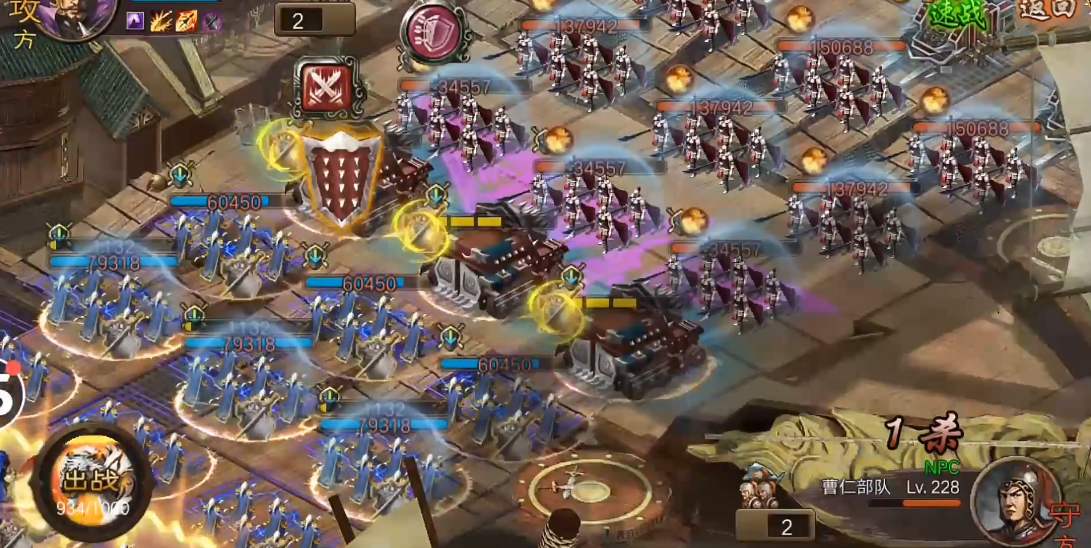Inspect the purple skill icon under attacker portrait

[137, 21]
